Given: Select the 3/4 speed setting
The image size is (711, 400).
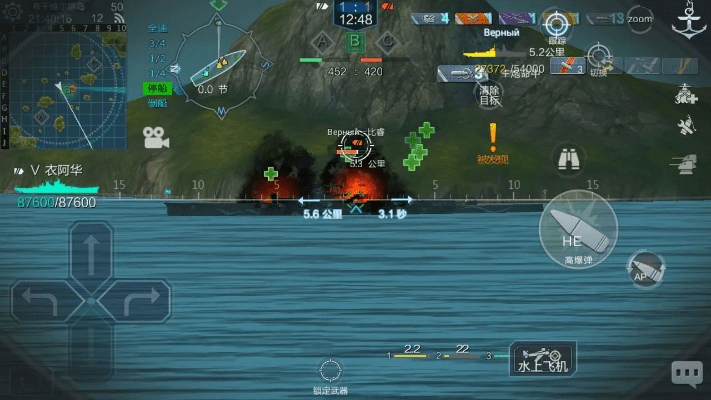Looking at the screenshot, I should (x=158, y=43).
